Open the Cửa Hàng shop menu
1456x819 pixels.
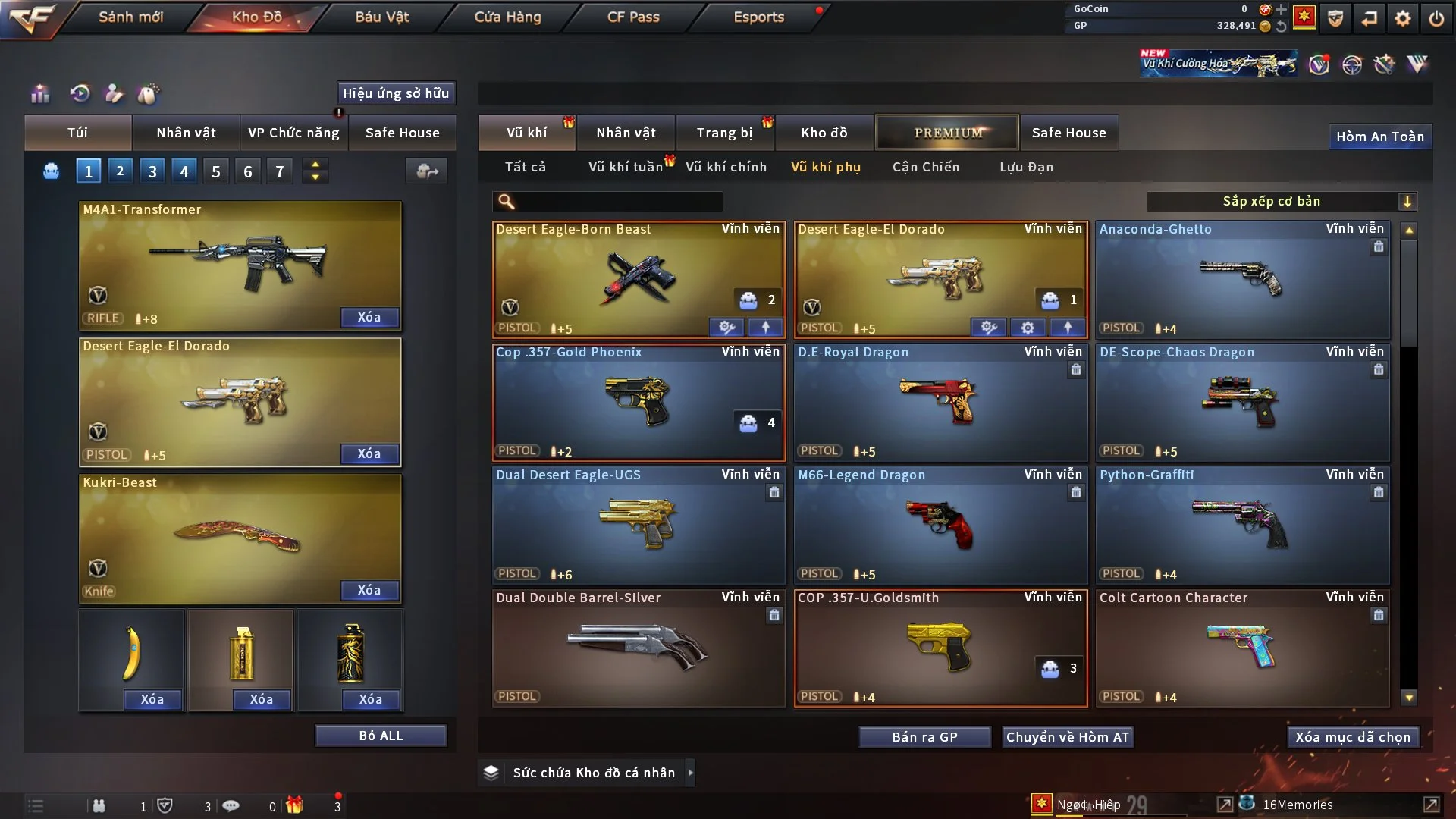(x=507, y=17)
